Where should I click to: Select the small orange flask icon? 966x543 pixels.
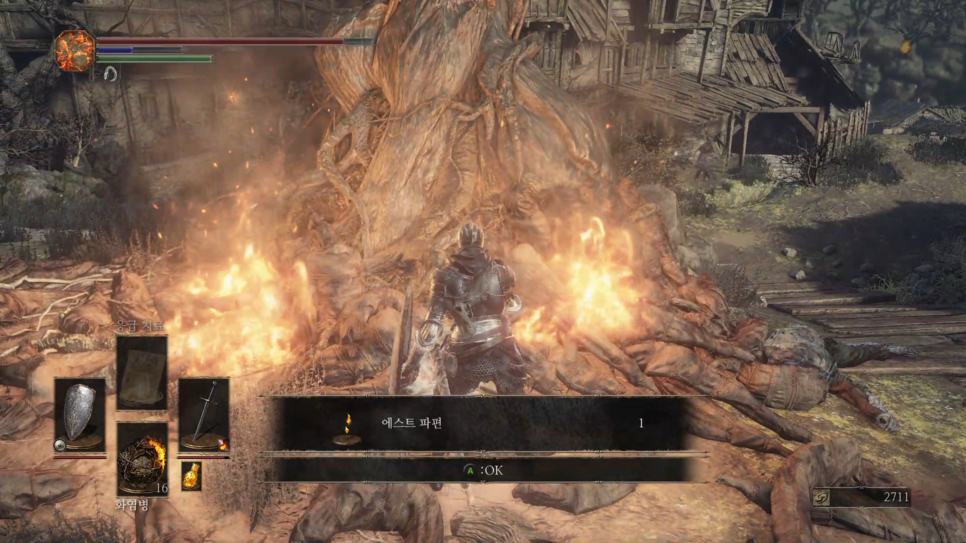coord(191,476)
